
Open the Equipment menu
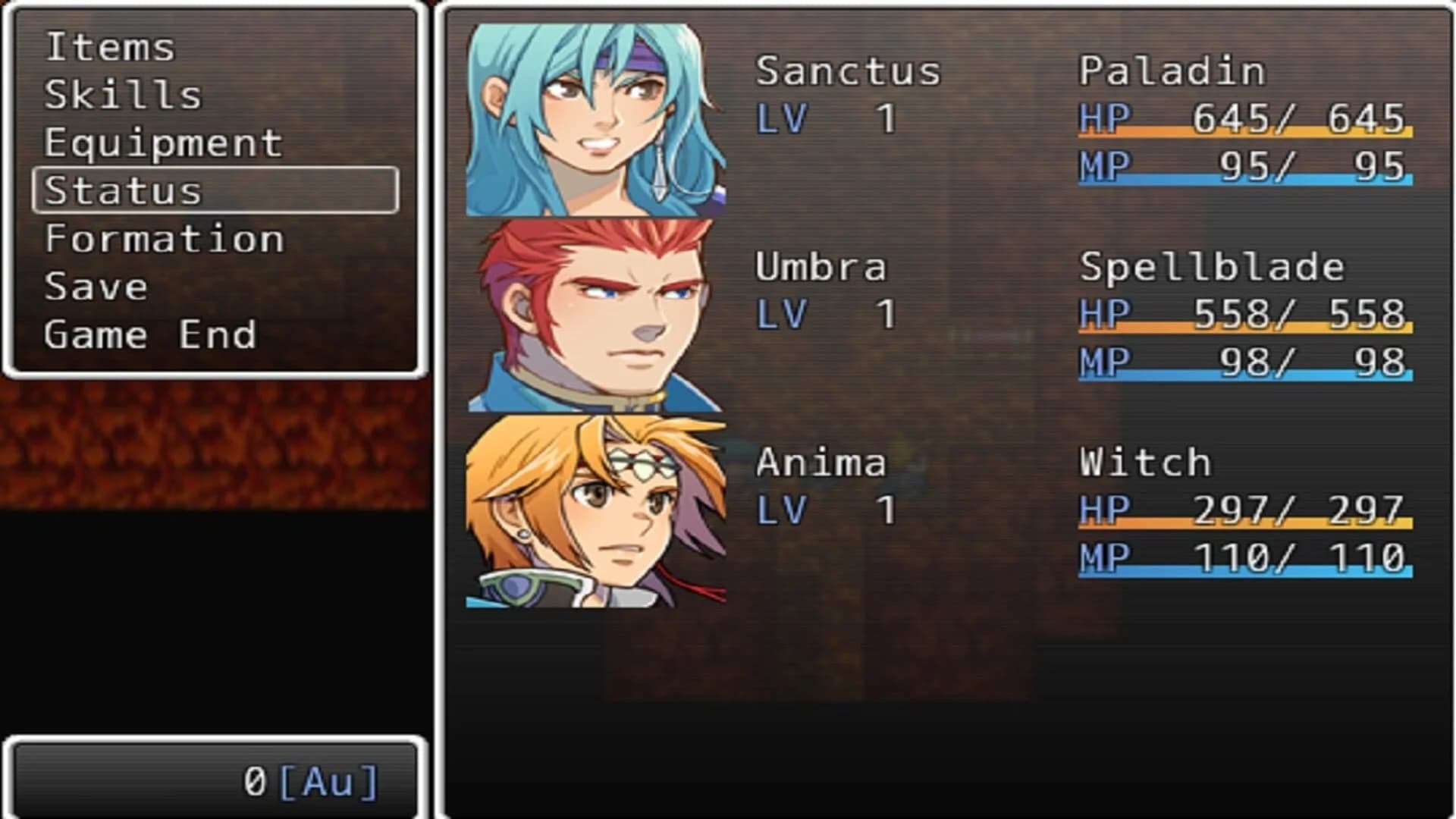[163, 141]
